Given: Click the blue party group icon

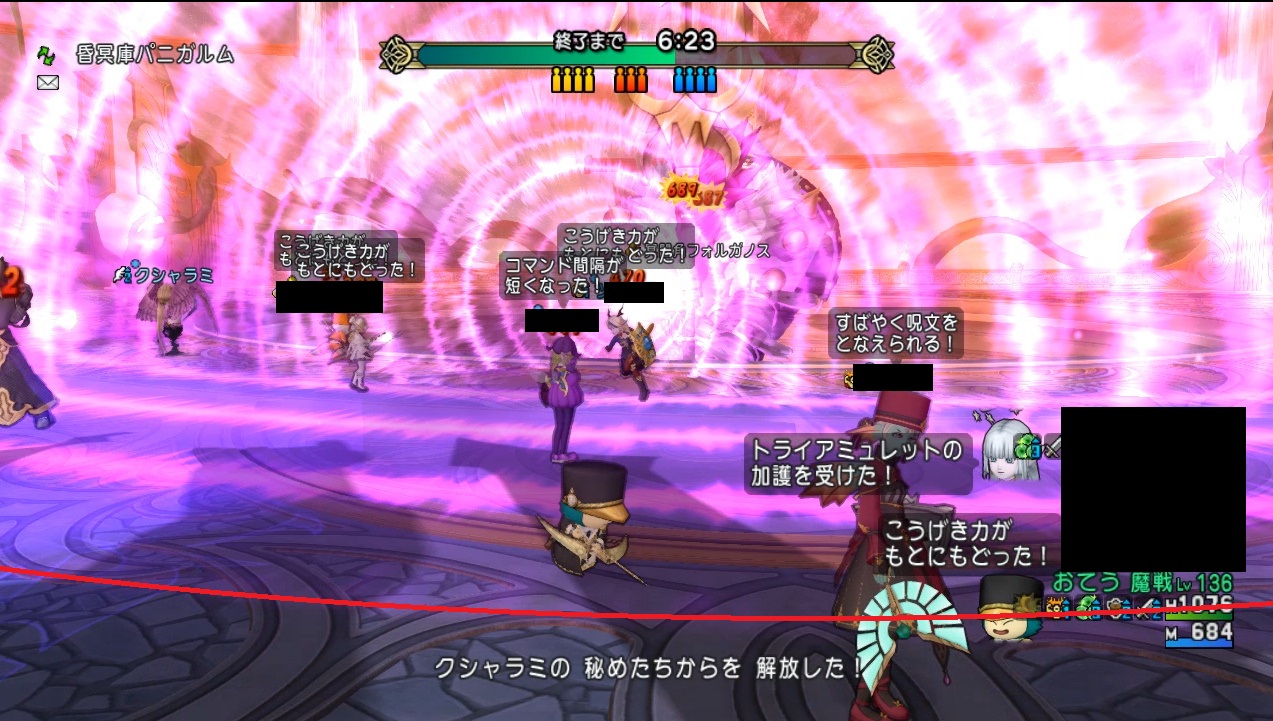Looking at the screenshot, I should coord(695,79).
